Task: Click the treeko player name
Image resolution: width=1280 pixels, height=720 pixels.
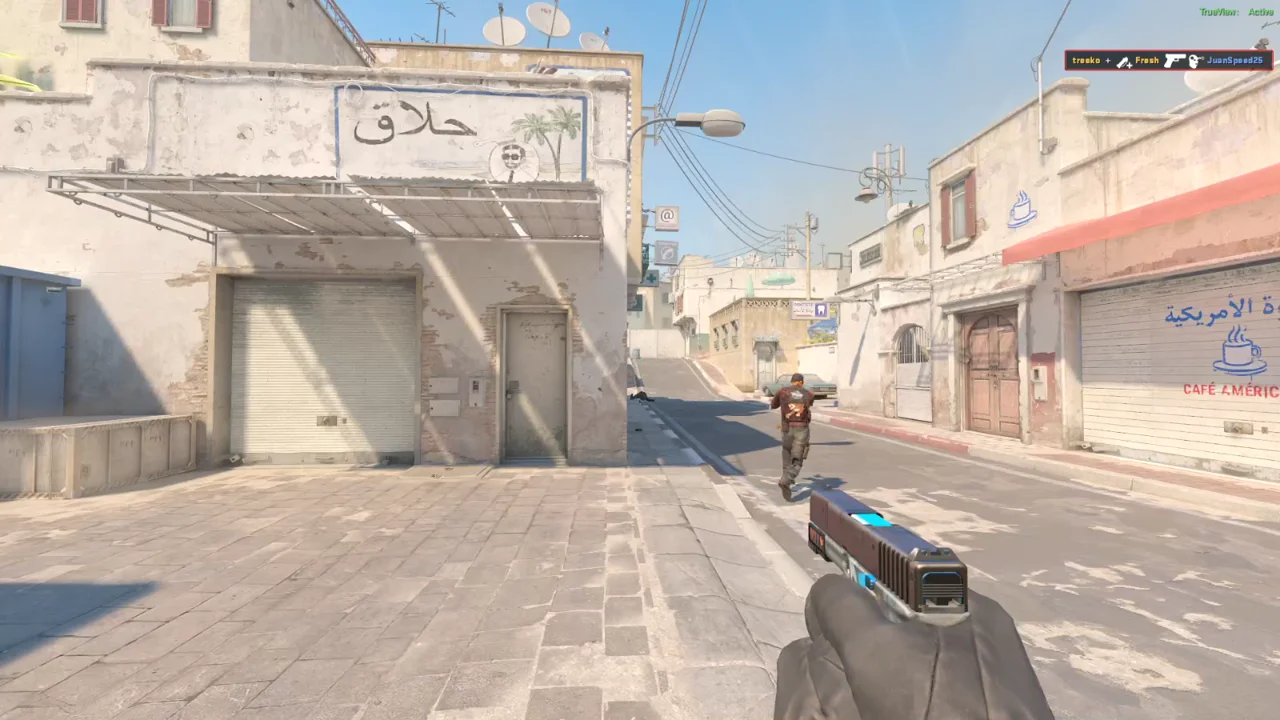Action: click(x=1086, y=61)
